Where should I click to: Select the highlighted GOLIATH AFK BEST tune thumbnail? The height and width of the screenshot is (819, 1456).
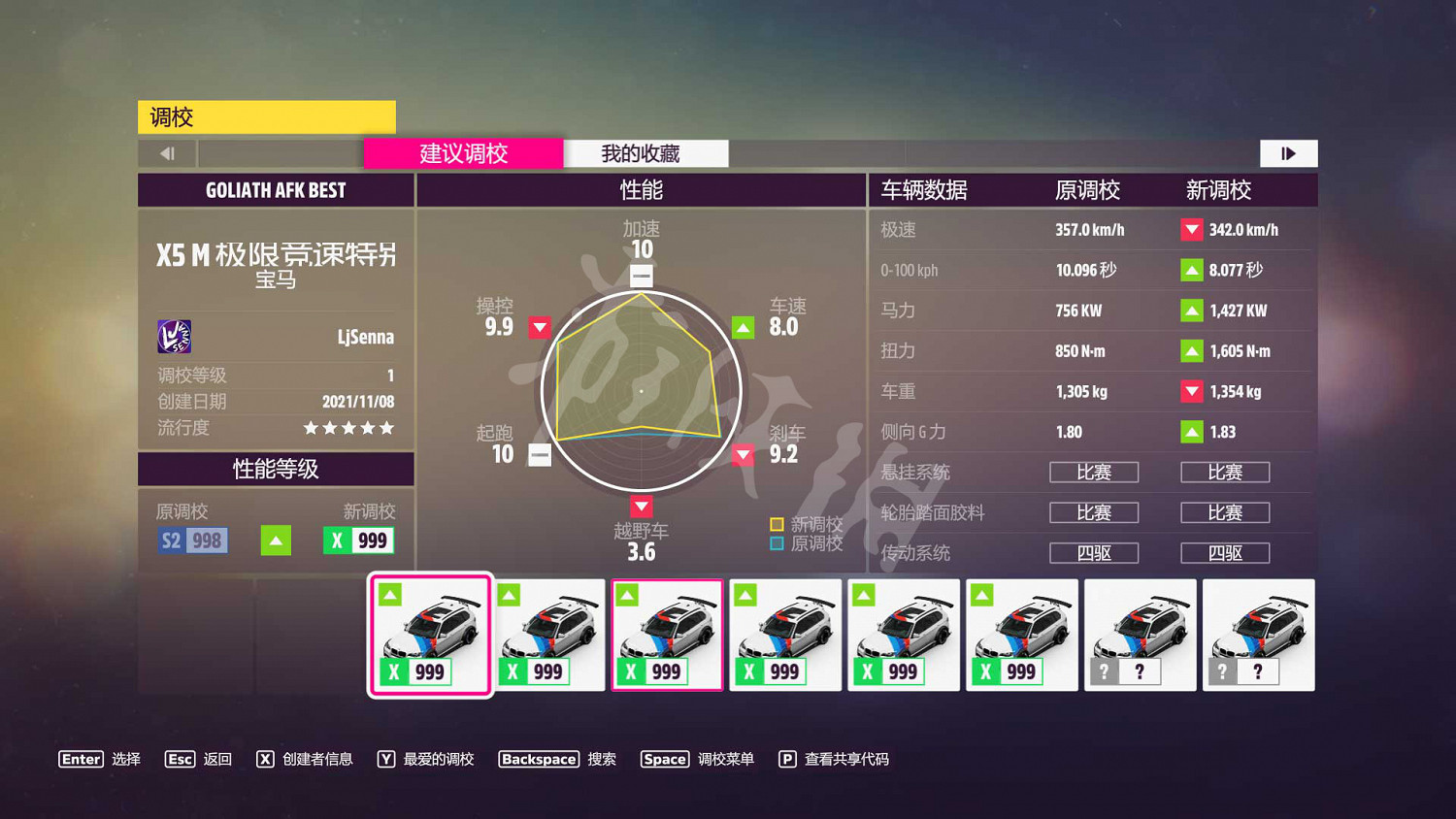[x=430, y=636]
